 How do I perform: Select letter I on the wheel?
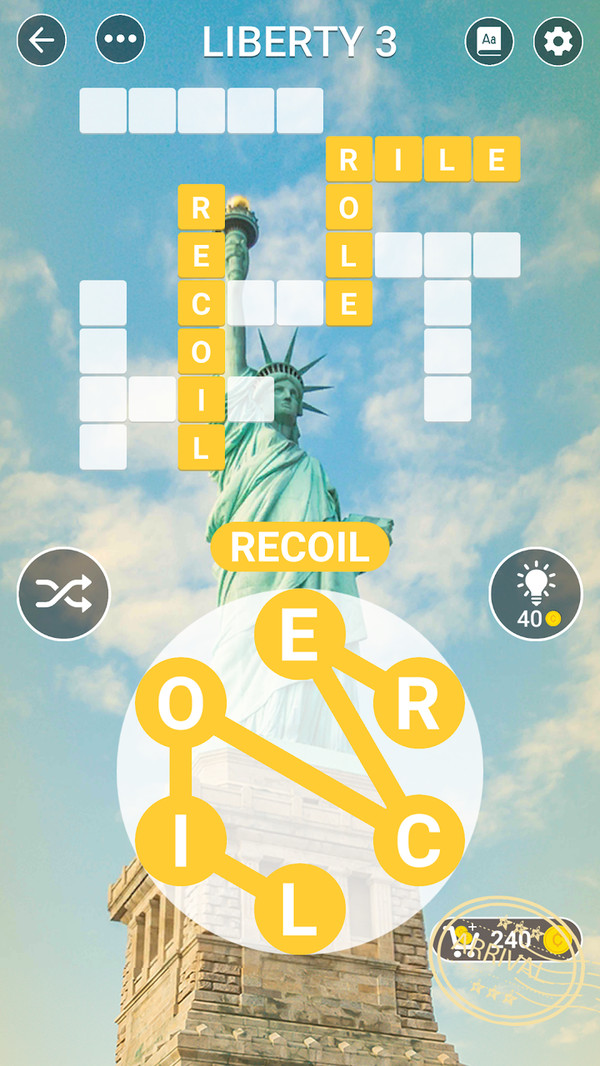point(180,842)
